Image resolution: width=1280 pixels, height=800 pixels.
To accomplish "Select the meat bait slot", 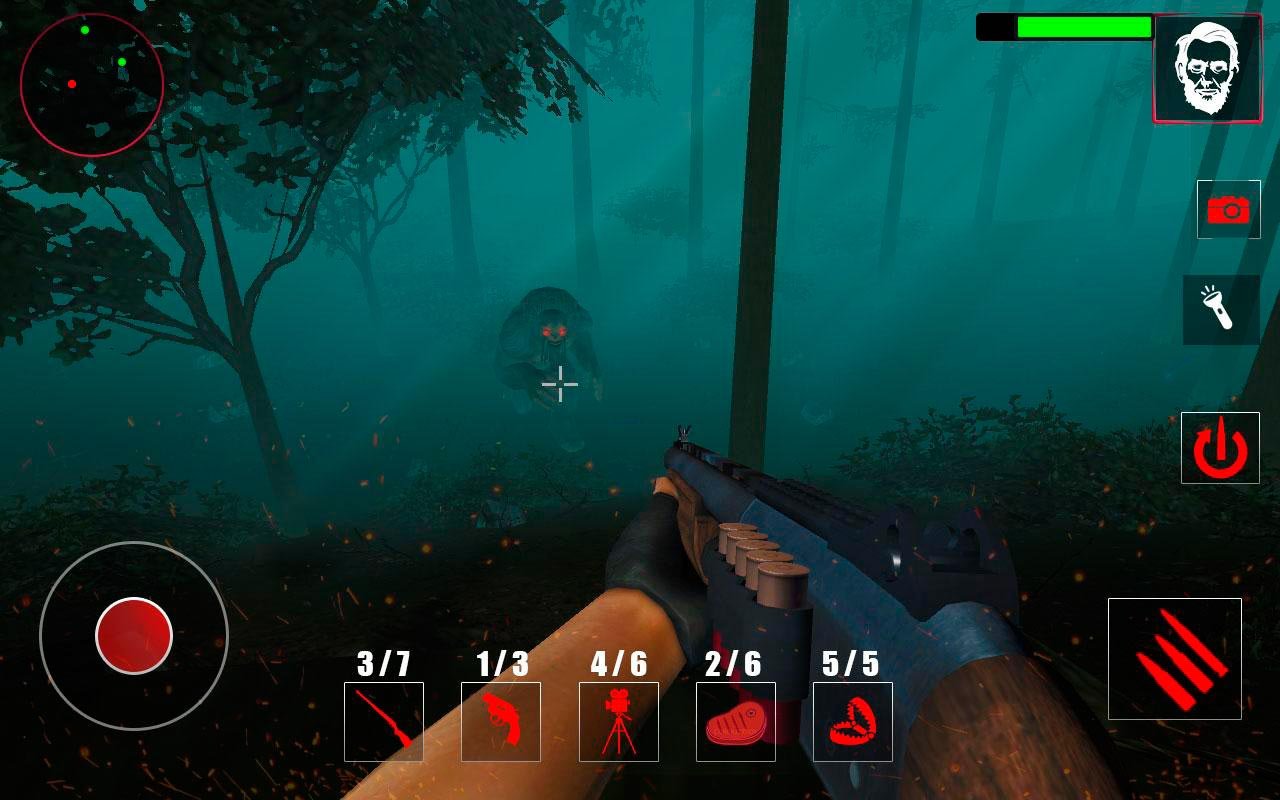I will (x=736, y=722).
